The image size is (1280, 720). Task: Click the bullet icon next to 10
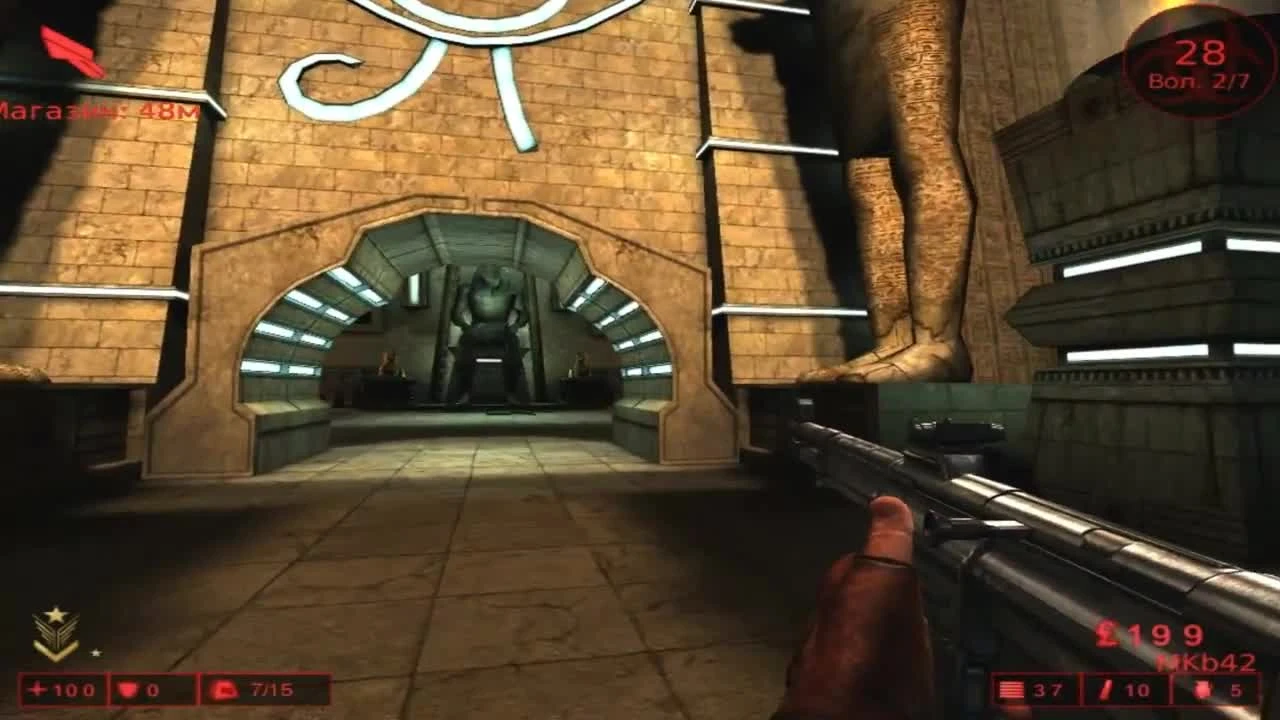[x=1107, y=689]
